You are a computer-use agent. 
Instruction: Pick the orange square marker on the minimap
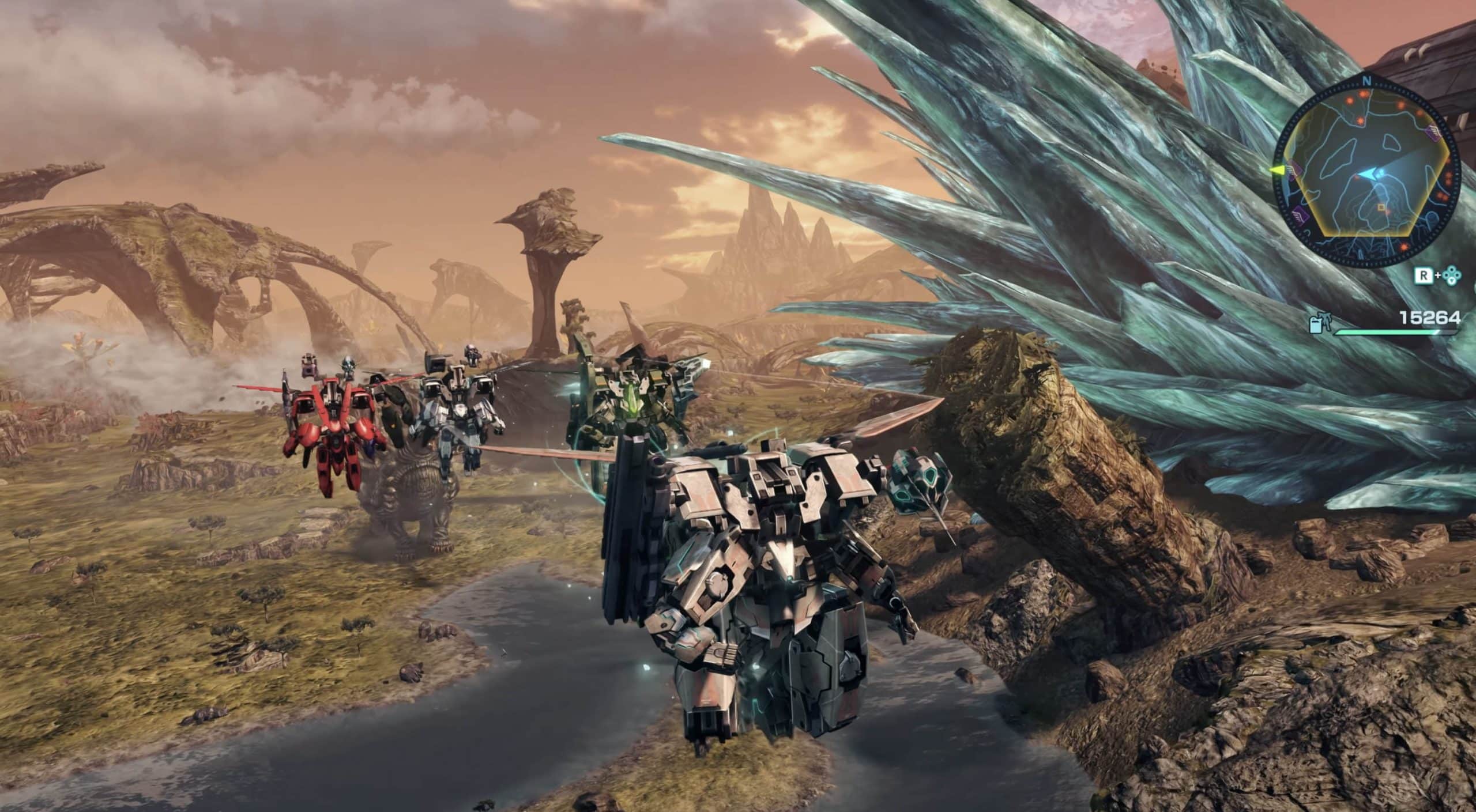coord(1392,206)
